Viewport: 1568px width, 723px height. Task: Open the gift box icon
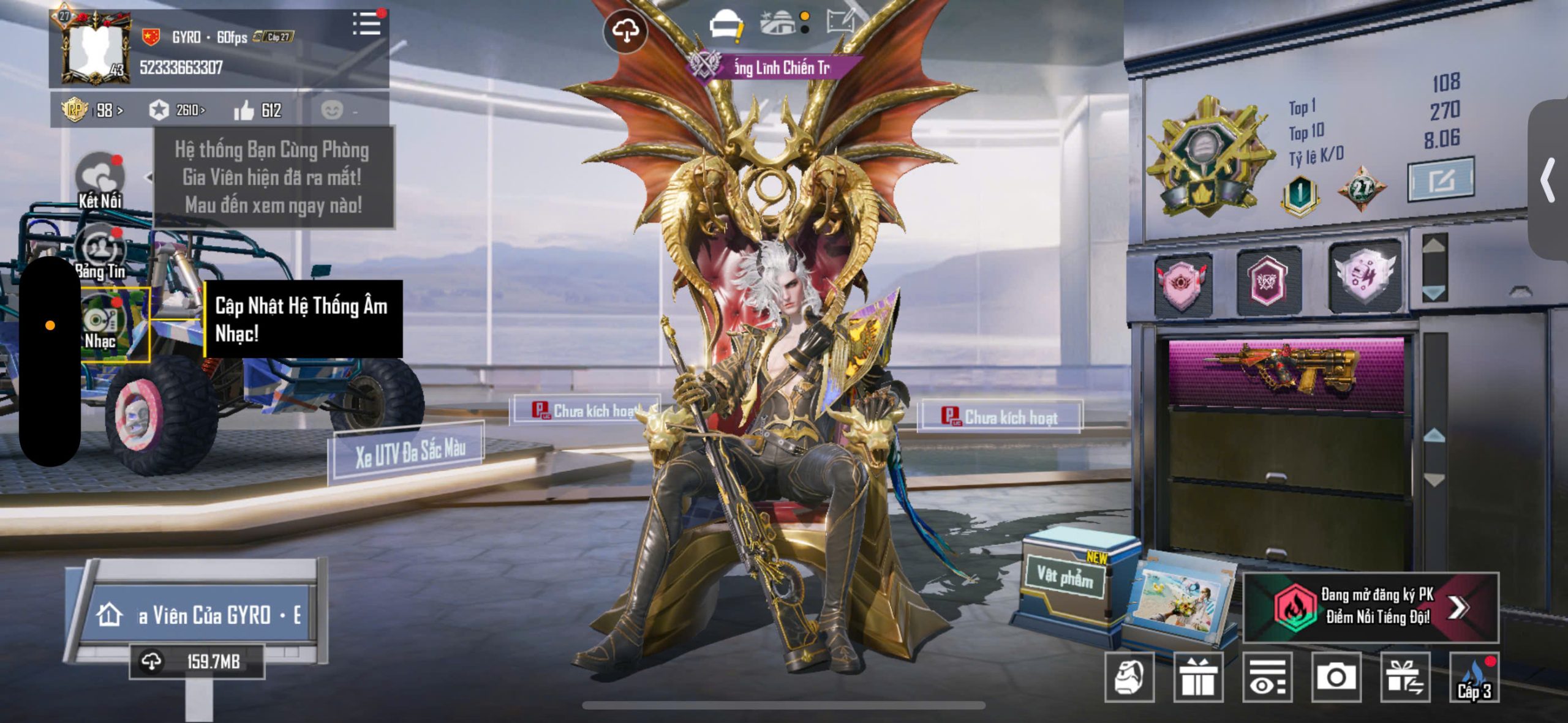pos(1198,677)
